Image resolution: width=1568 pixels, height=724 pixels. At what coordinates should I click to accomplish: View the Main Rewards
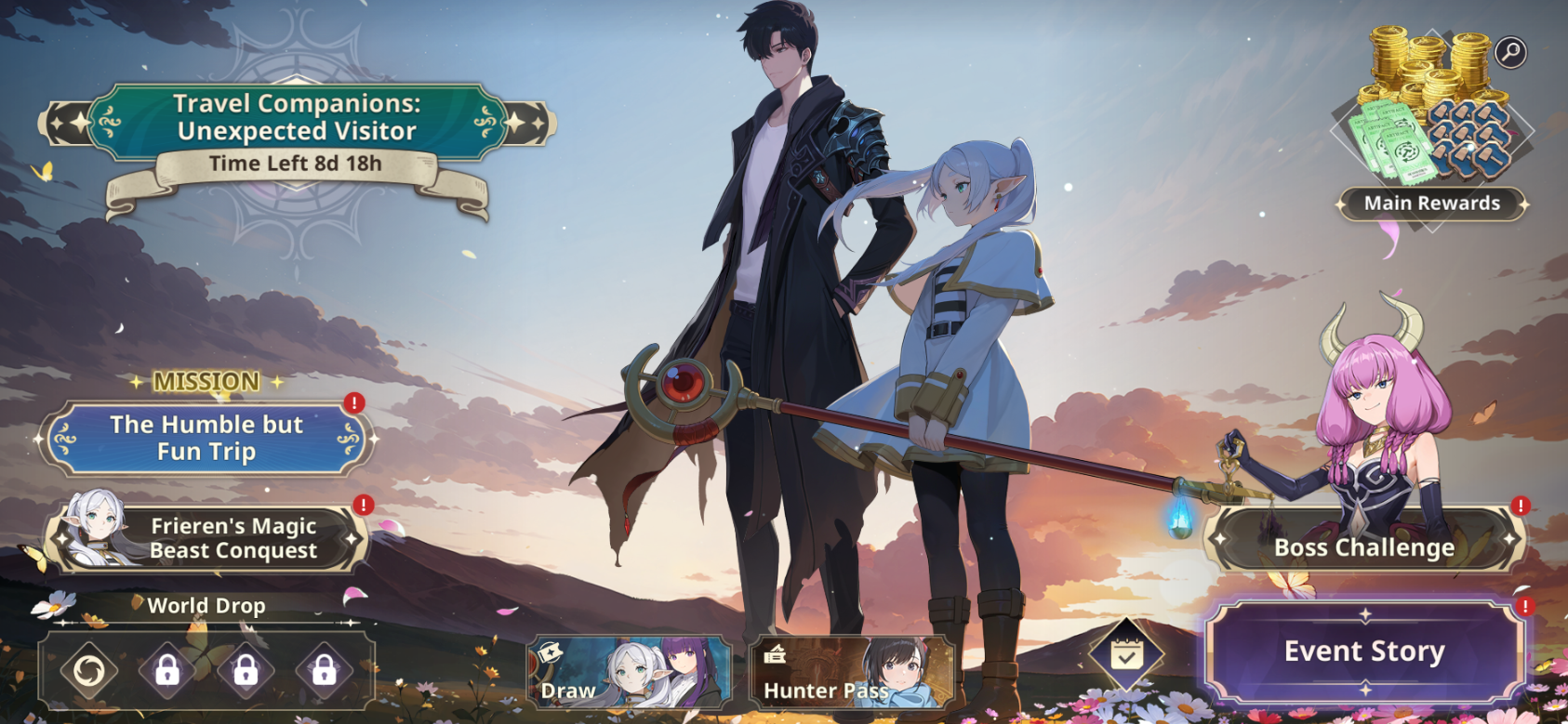[x=1431, y=204]
